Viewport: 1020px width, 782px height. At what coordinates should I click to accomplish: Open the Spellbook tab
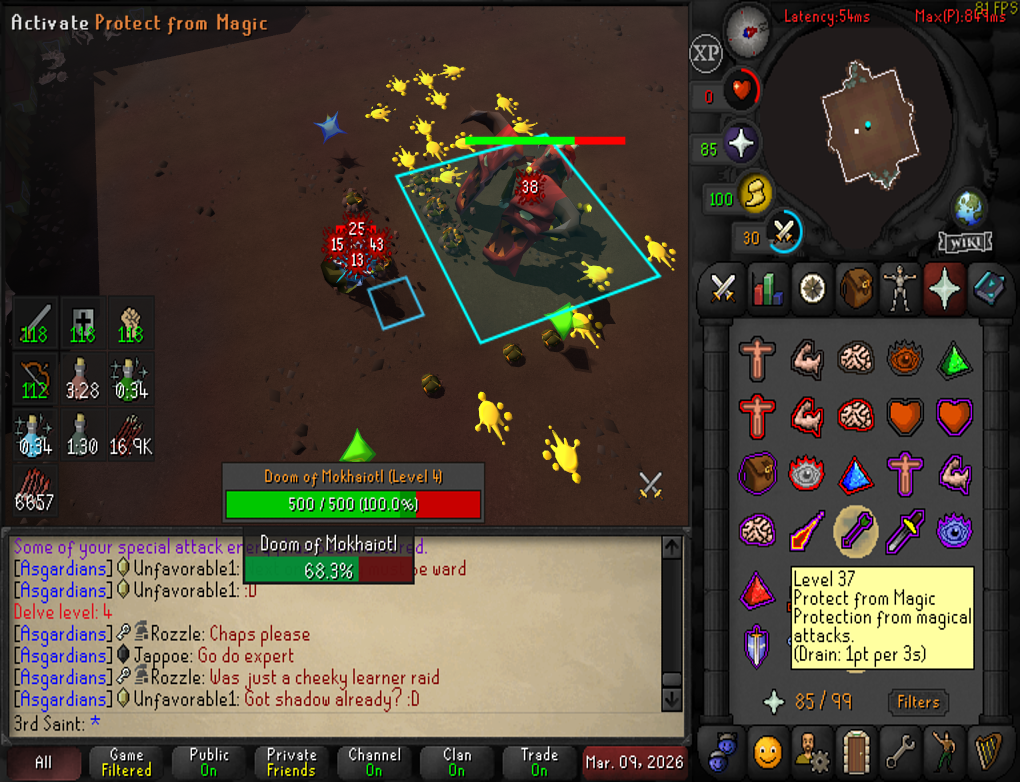coord(989,289)
